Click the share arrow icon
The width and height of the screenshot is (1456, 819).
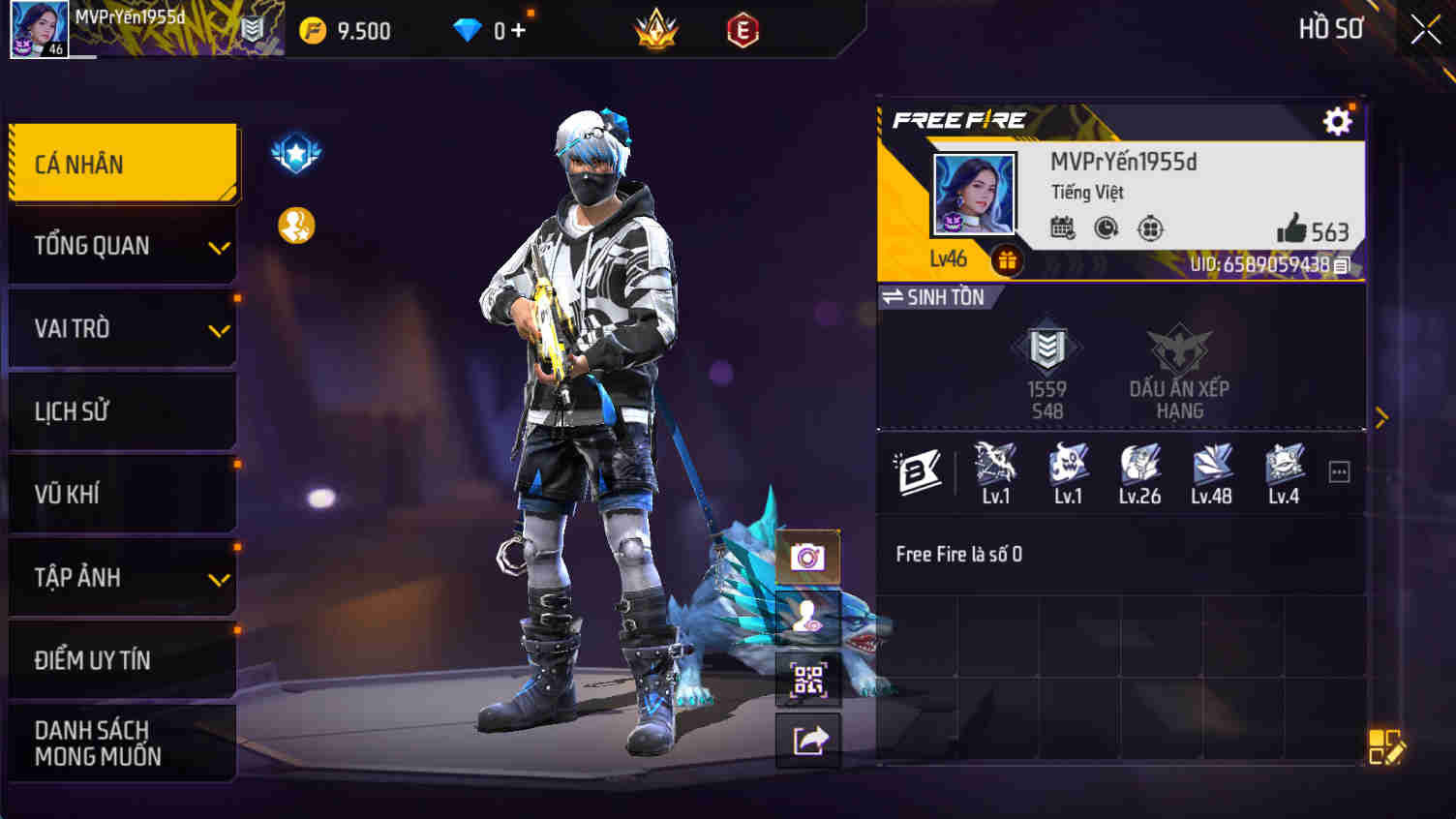pyautogui.click(x=808, y=741)
